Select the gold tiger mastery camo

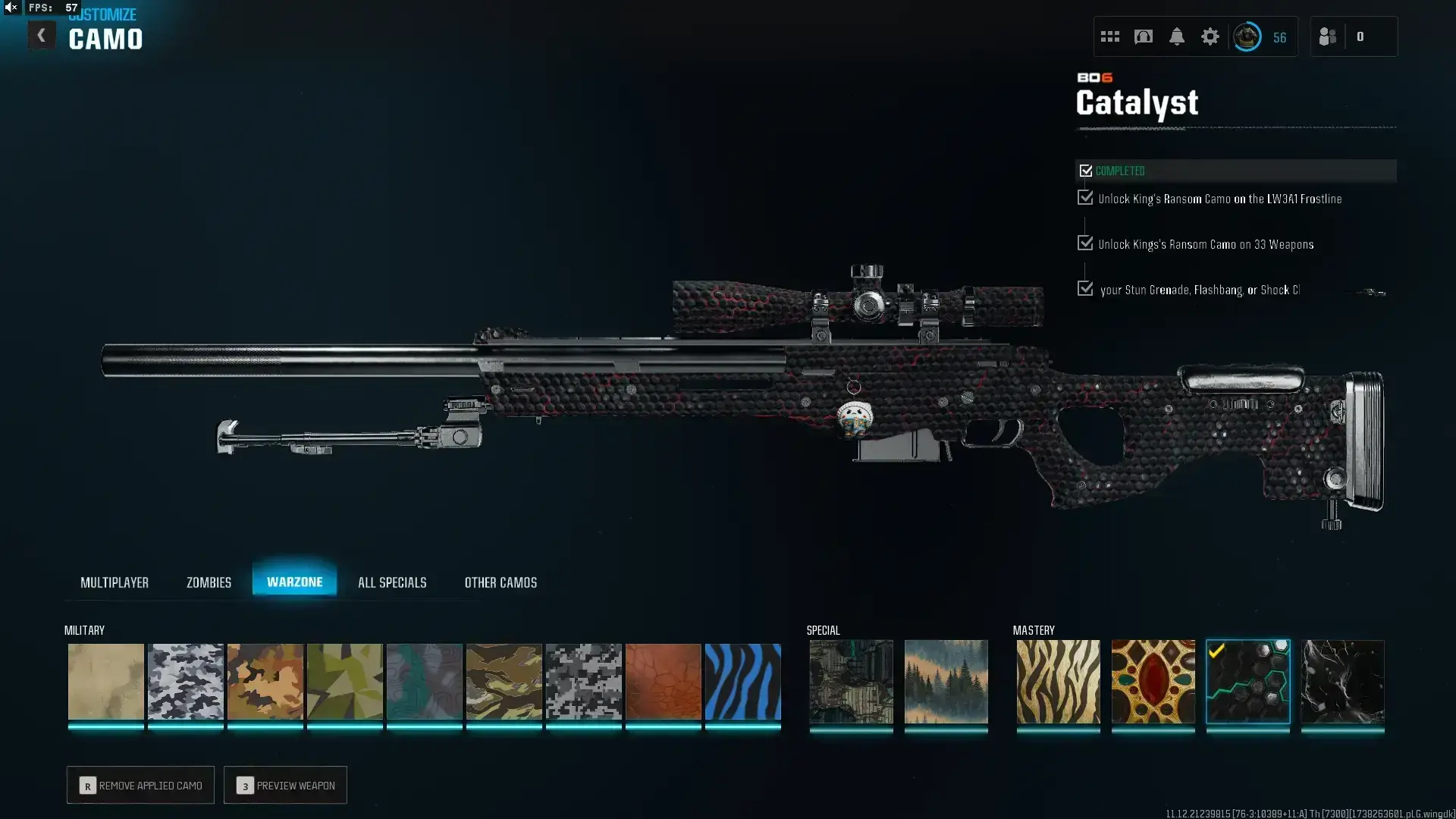coord(1058,681)
